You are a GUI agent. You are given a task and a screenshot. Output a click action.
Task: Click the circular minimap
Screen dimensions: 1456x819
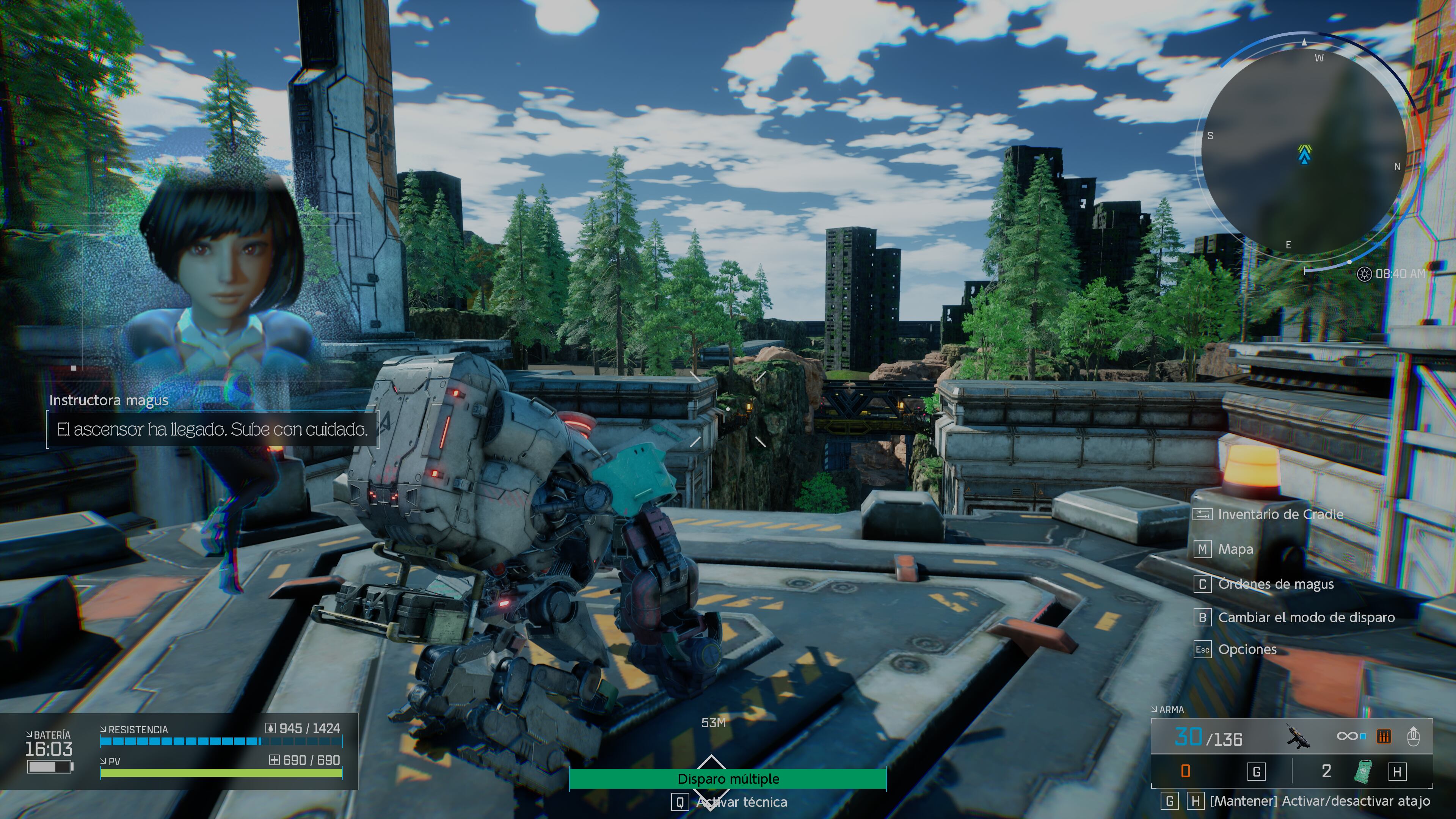click(x=1304, y=152)
